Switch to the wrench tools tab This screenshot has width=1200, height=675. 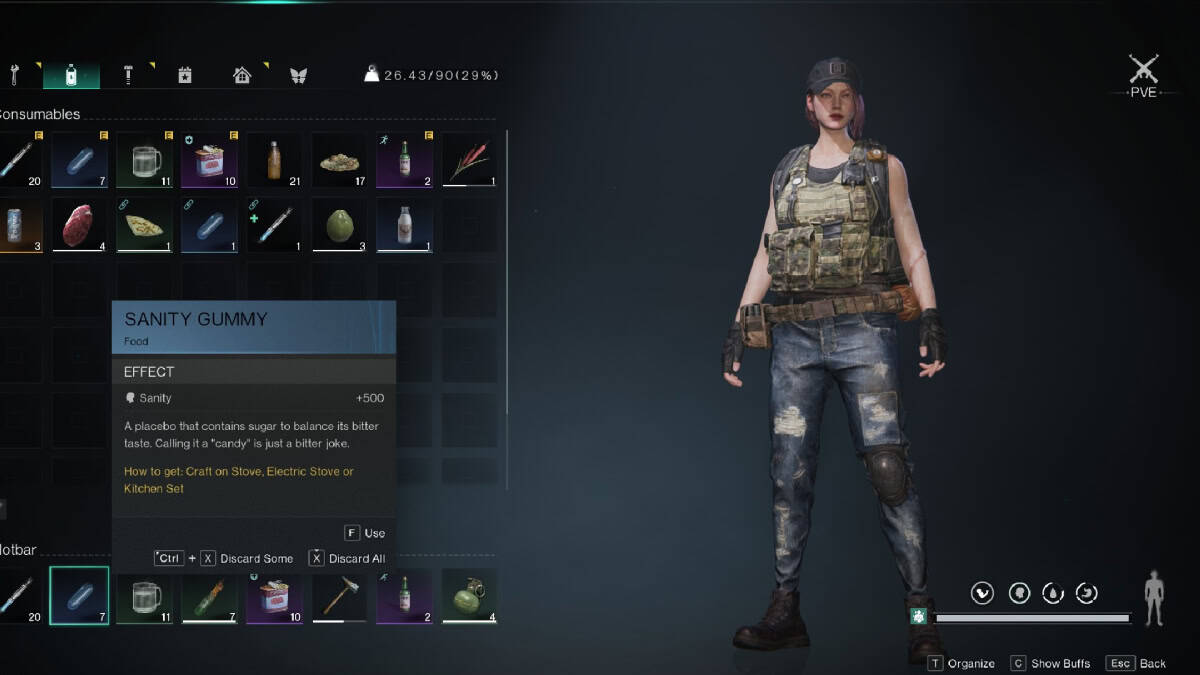point(14,75)
